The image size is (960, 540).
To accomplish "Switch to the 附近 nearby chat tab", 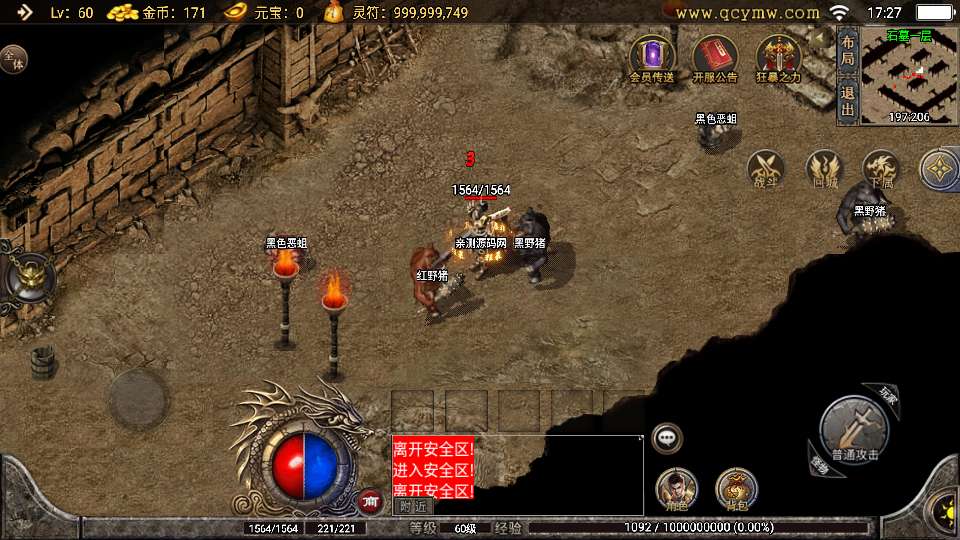I will (x=413, y=506).
